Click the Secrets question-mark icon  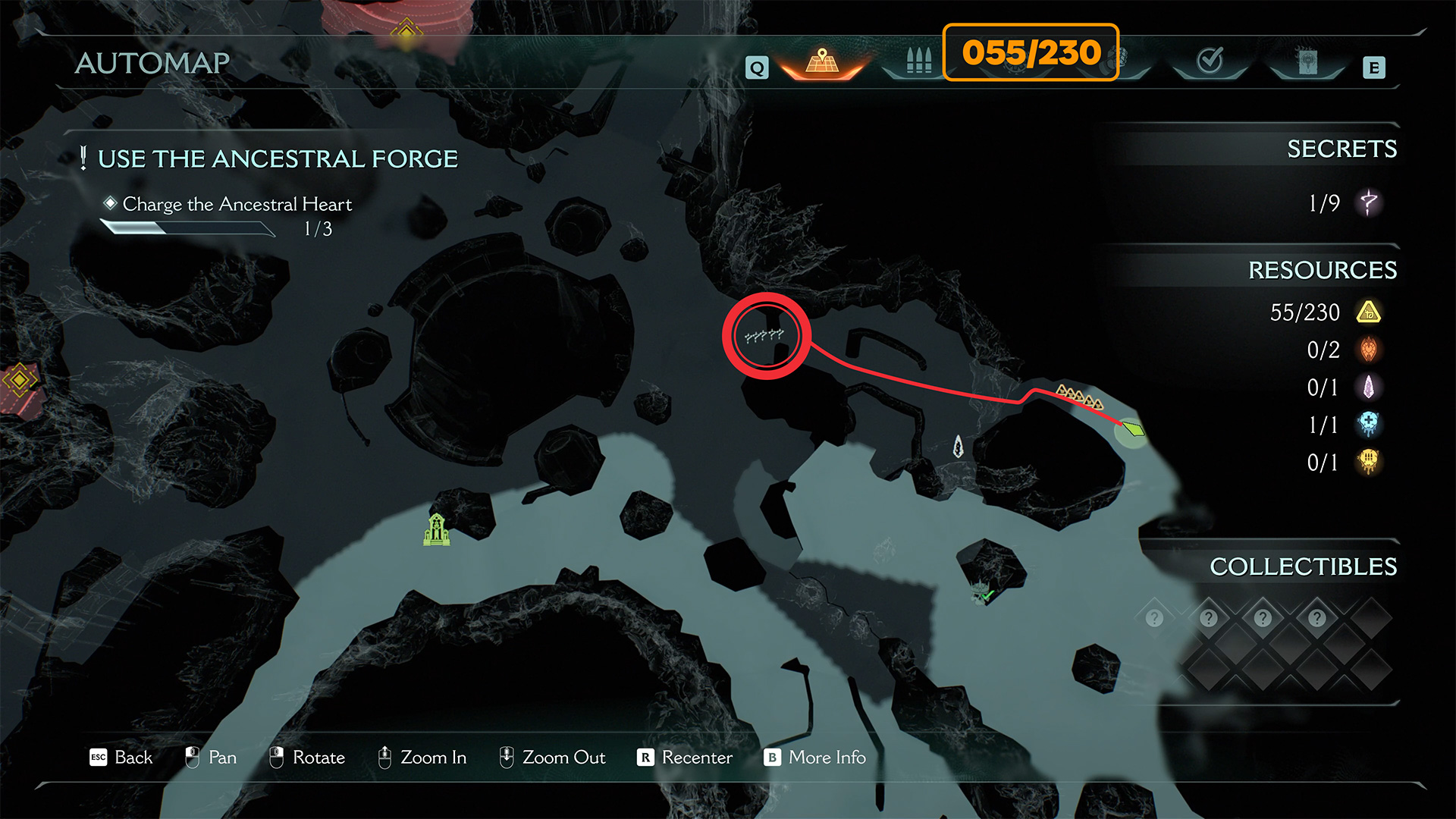click(1369, 202)
